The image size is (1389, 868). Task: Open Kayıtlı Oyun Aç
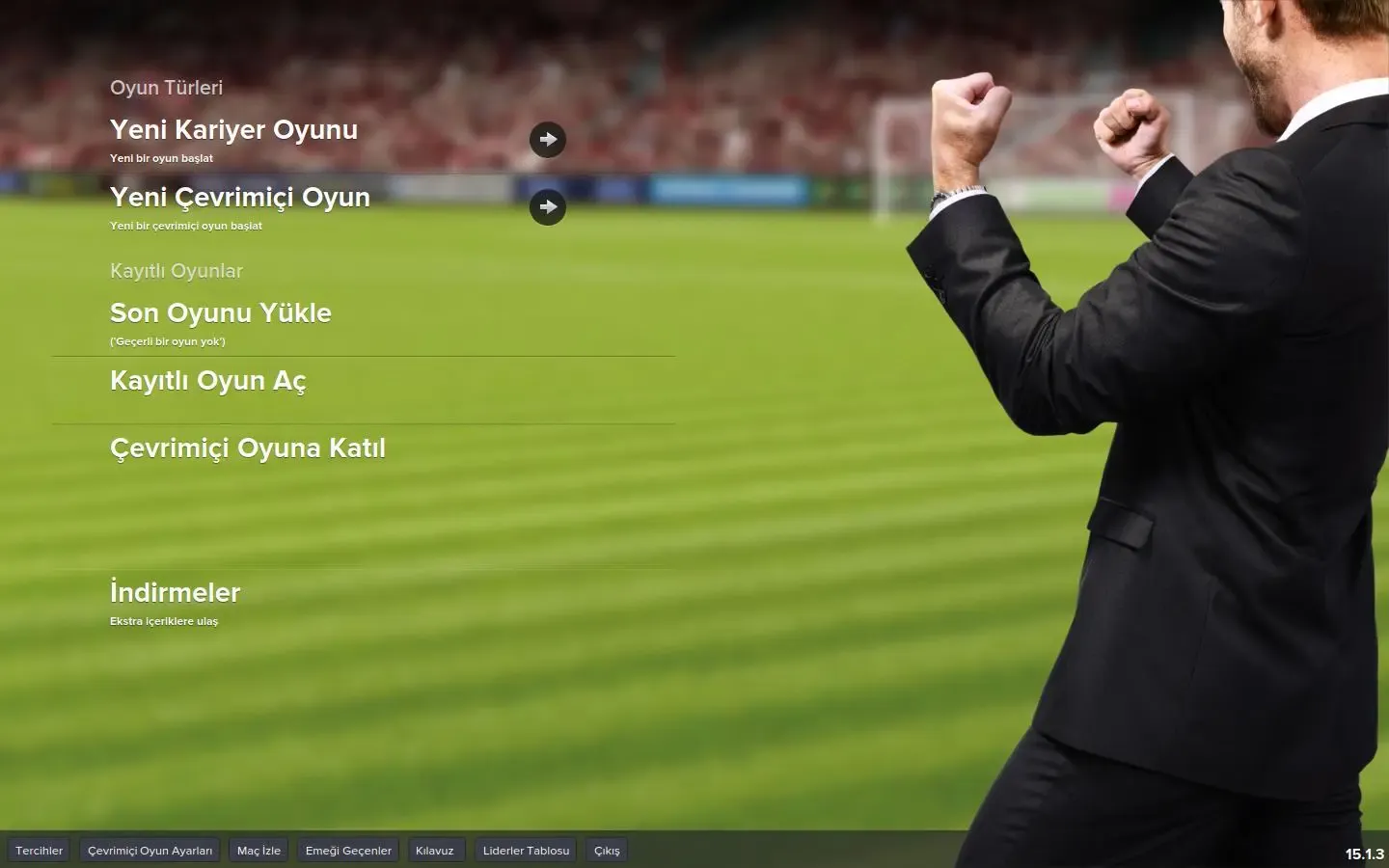[x=207, y=381]
